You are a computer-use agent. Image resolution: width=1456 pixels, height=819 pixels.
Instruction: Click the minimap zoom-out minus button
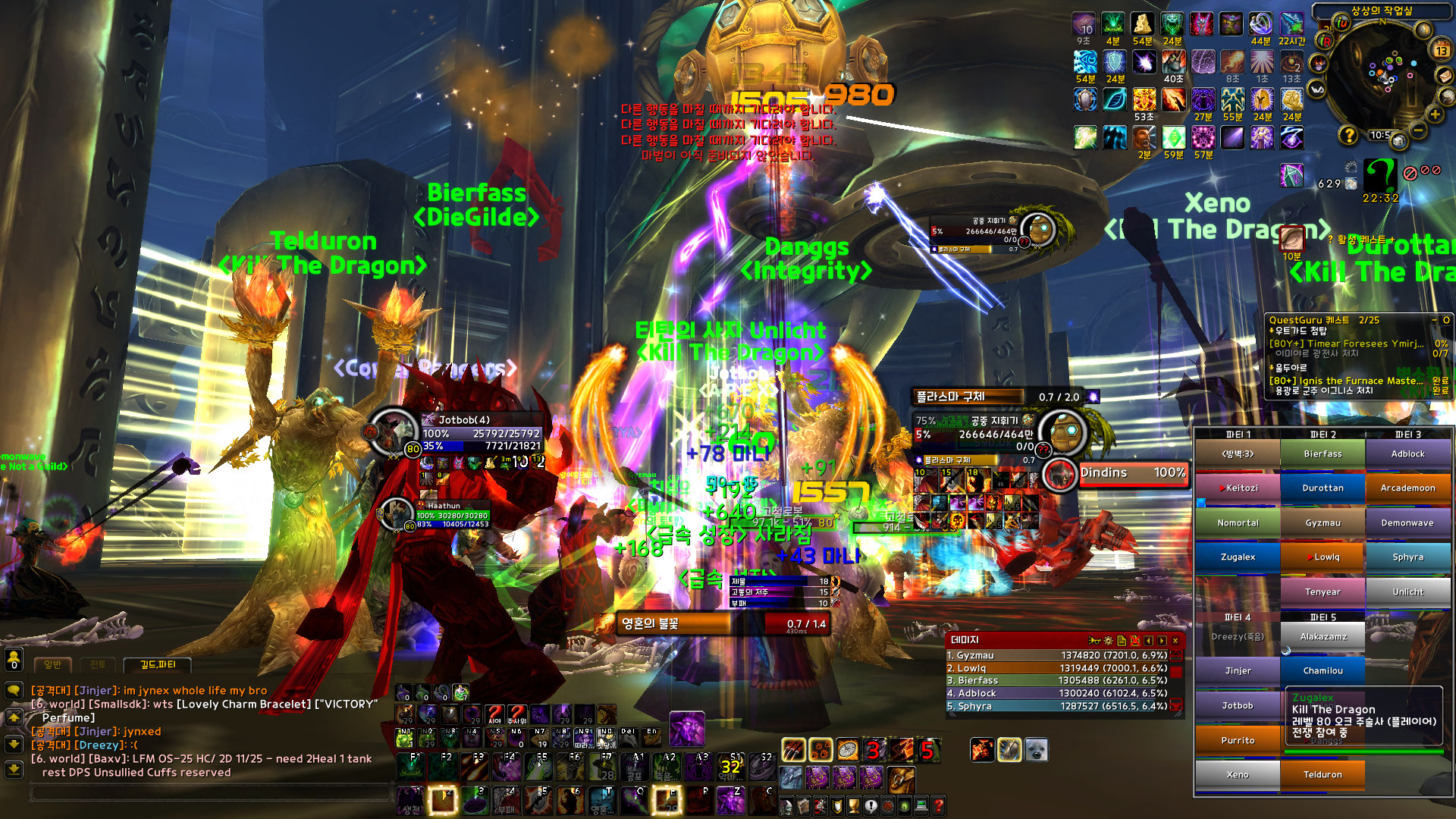coord(1418,130)
